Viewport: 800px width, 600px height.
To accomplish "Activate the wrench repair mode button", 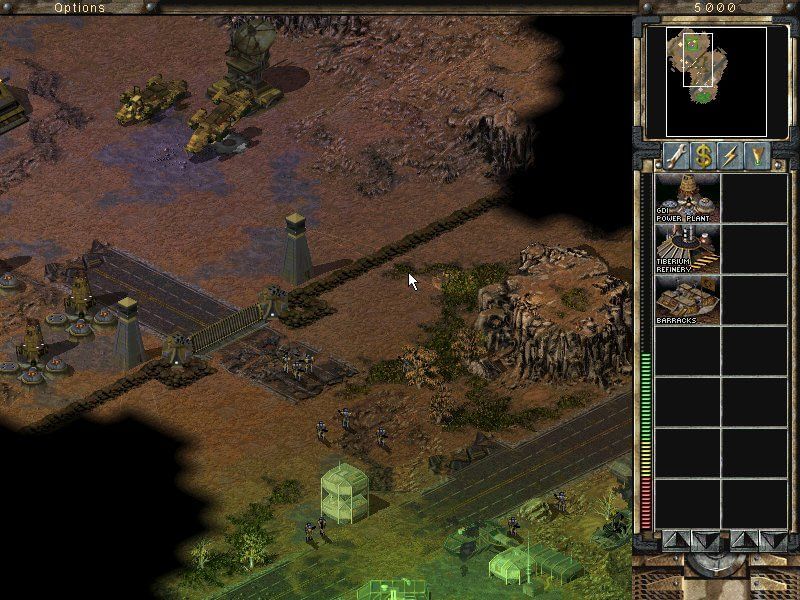I will click(x=676, y=156).
